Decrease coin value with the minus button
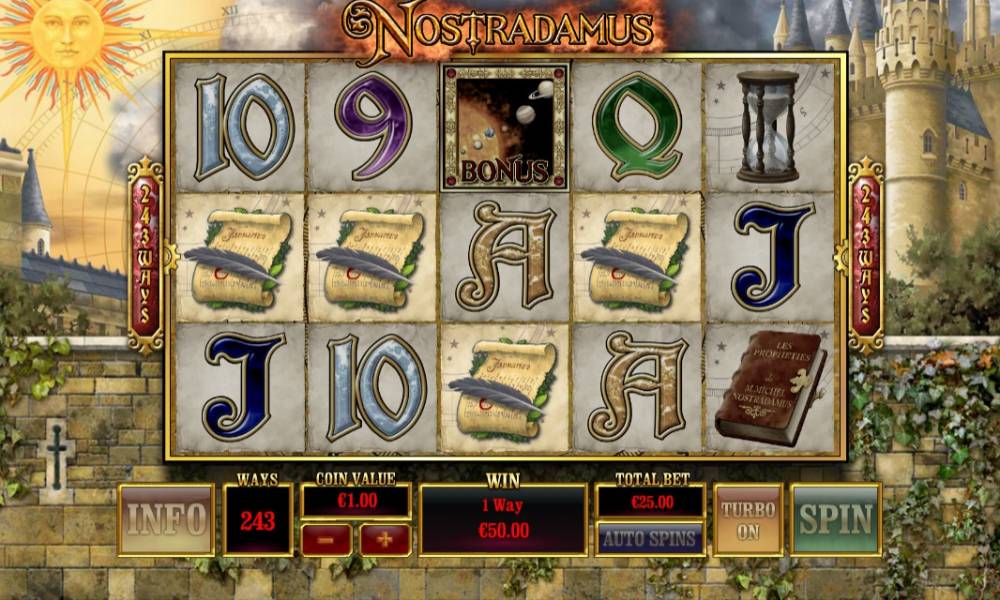This screenshot has height=600, width=1000. (x=326, y=539)
